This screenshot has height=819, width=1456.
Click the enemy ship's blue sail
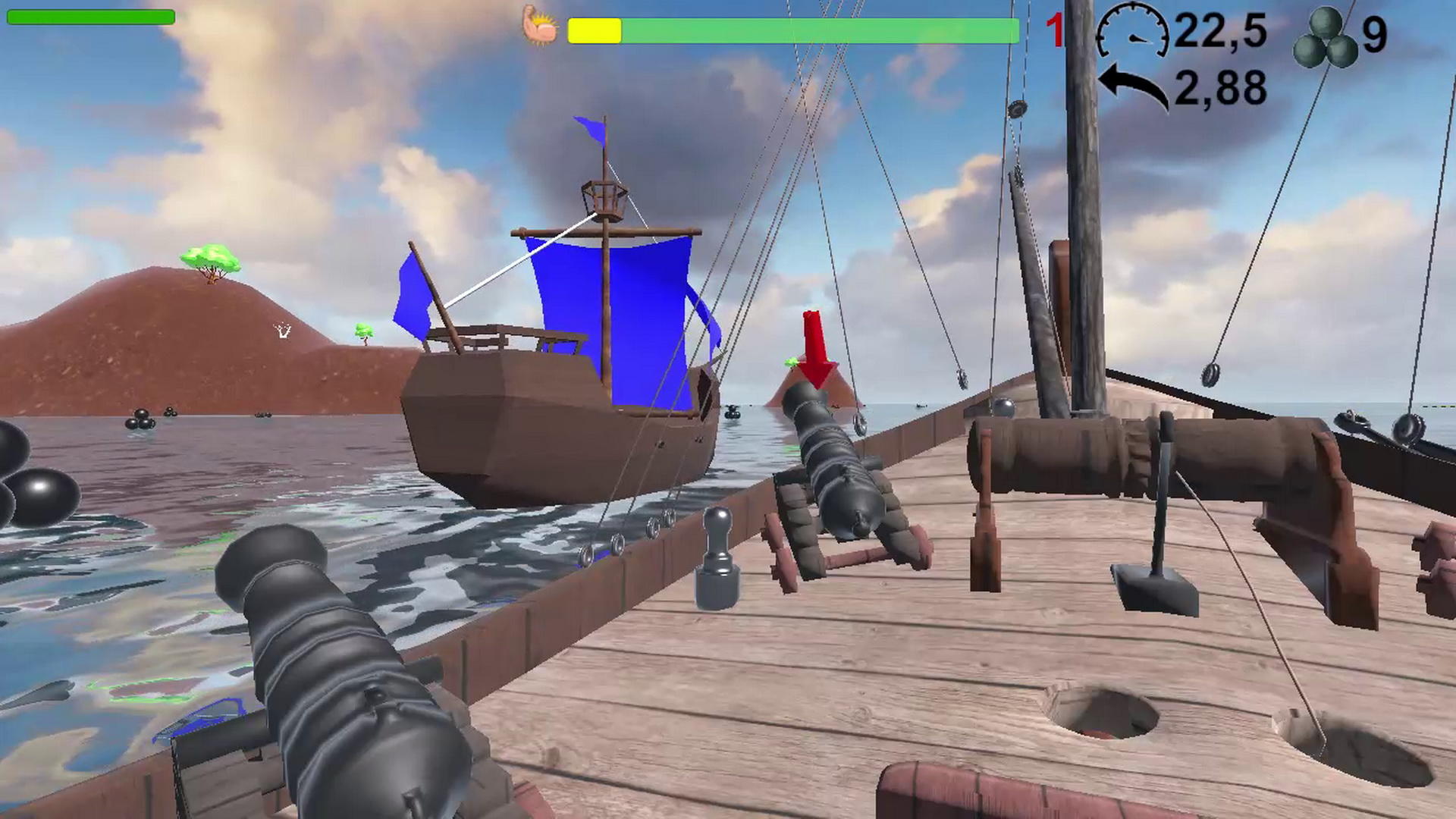click(x=614, y=318)
